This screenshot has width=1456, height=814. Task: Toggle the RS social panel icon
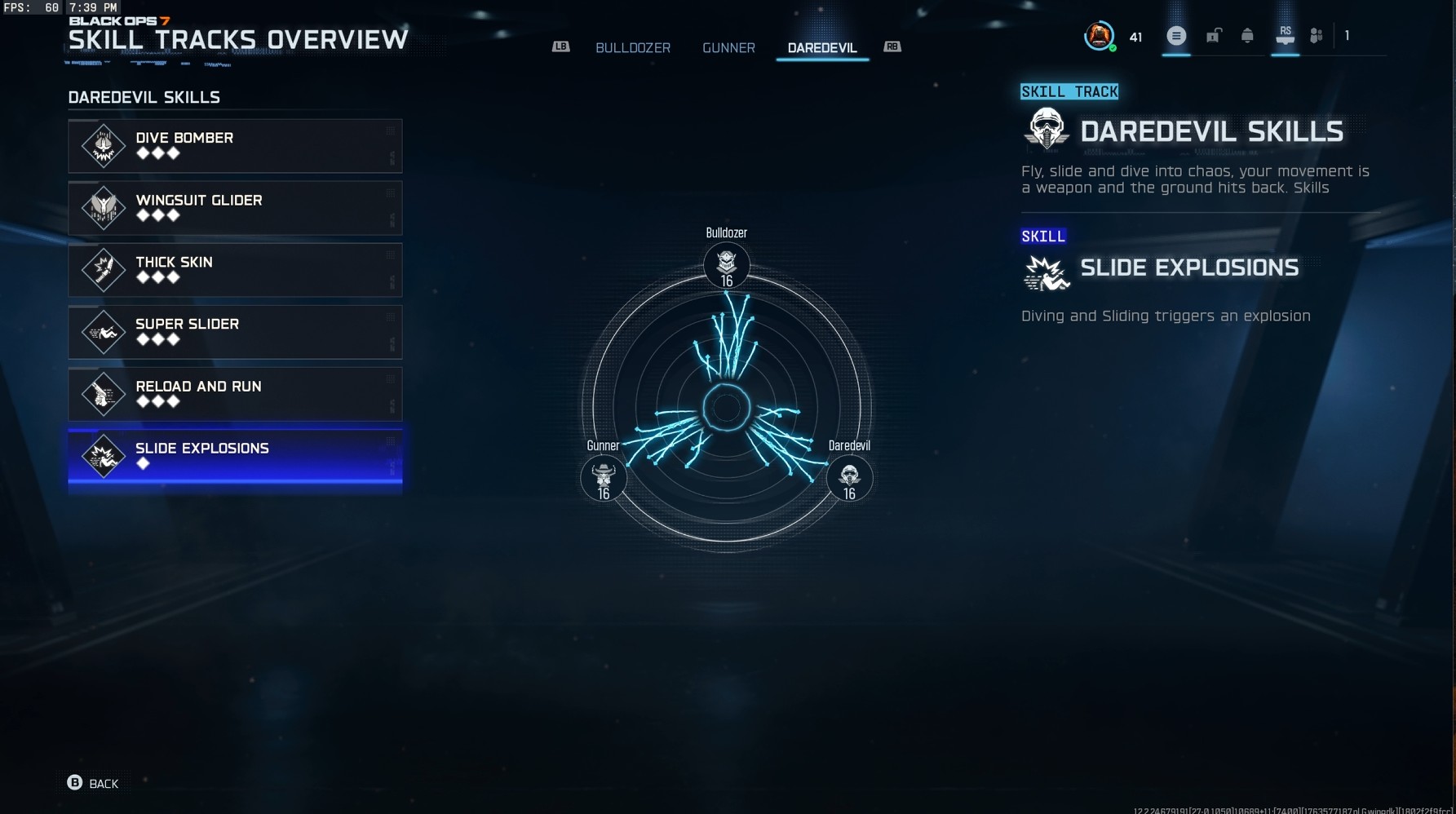tap(1285, 35)
